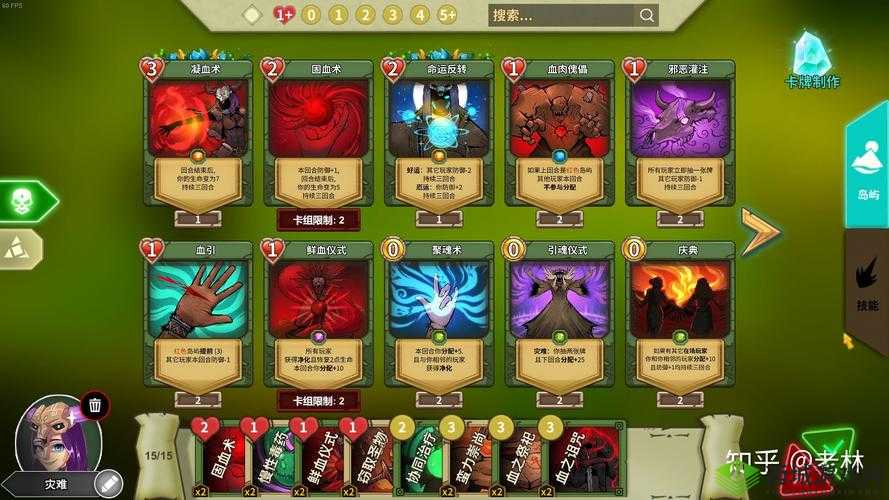Toggle the 5+ cost filter
The height and width of the screenshot is (500, 889).
pyautogui.click(x=447, y=15)
